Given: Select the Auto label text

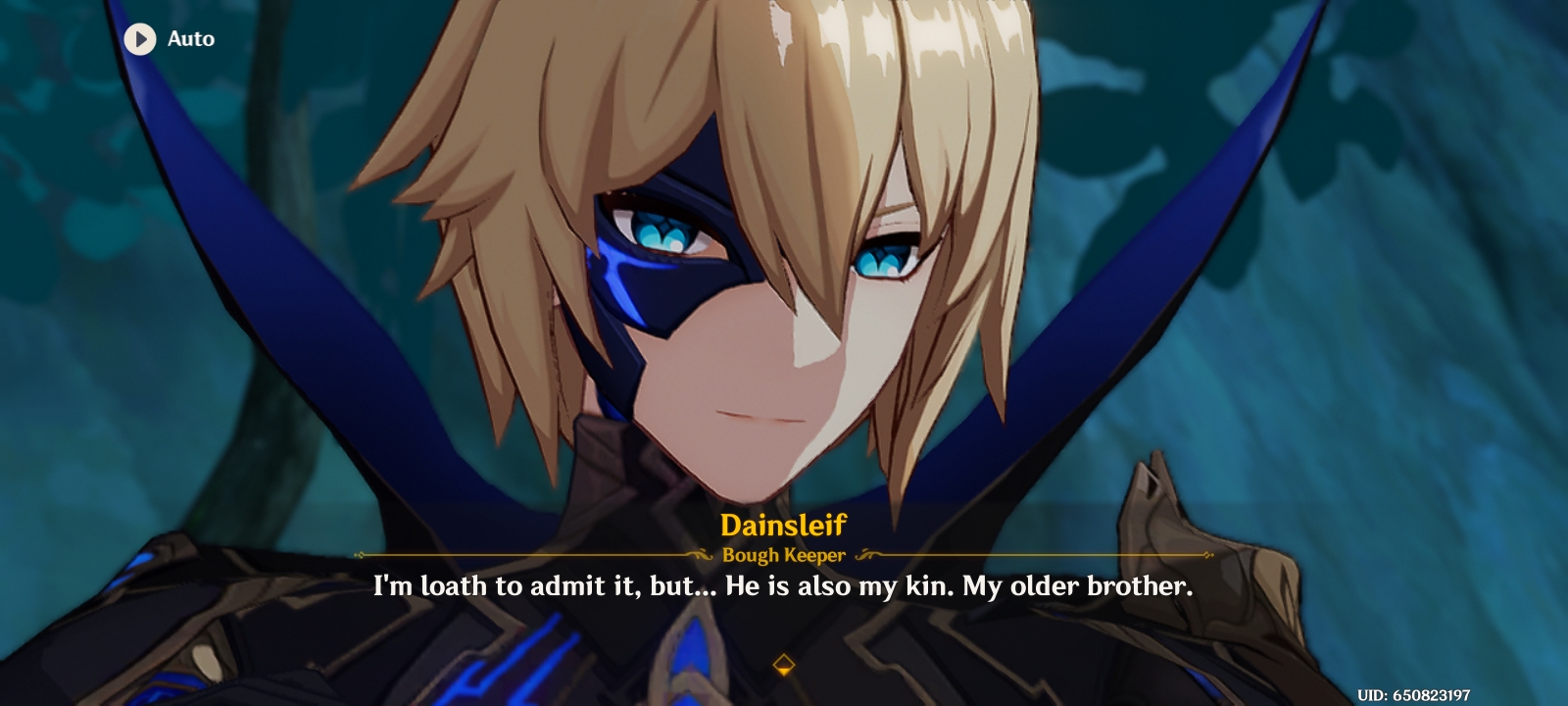Looking at the screenshot, I should click(189, 39).
